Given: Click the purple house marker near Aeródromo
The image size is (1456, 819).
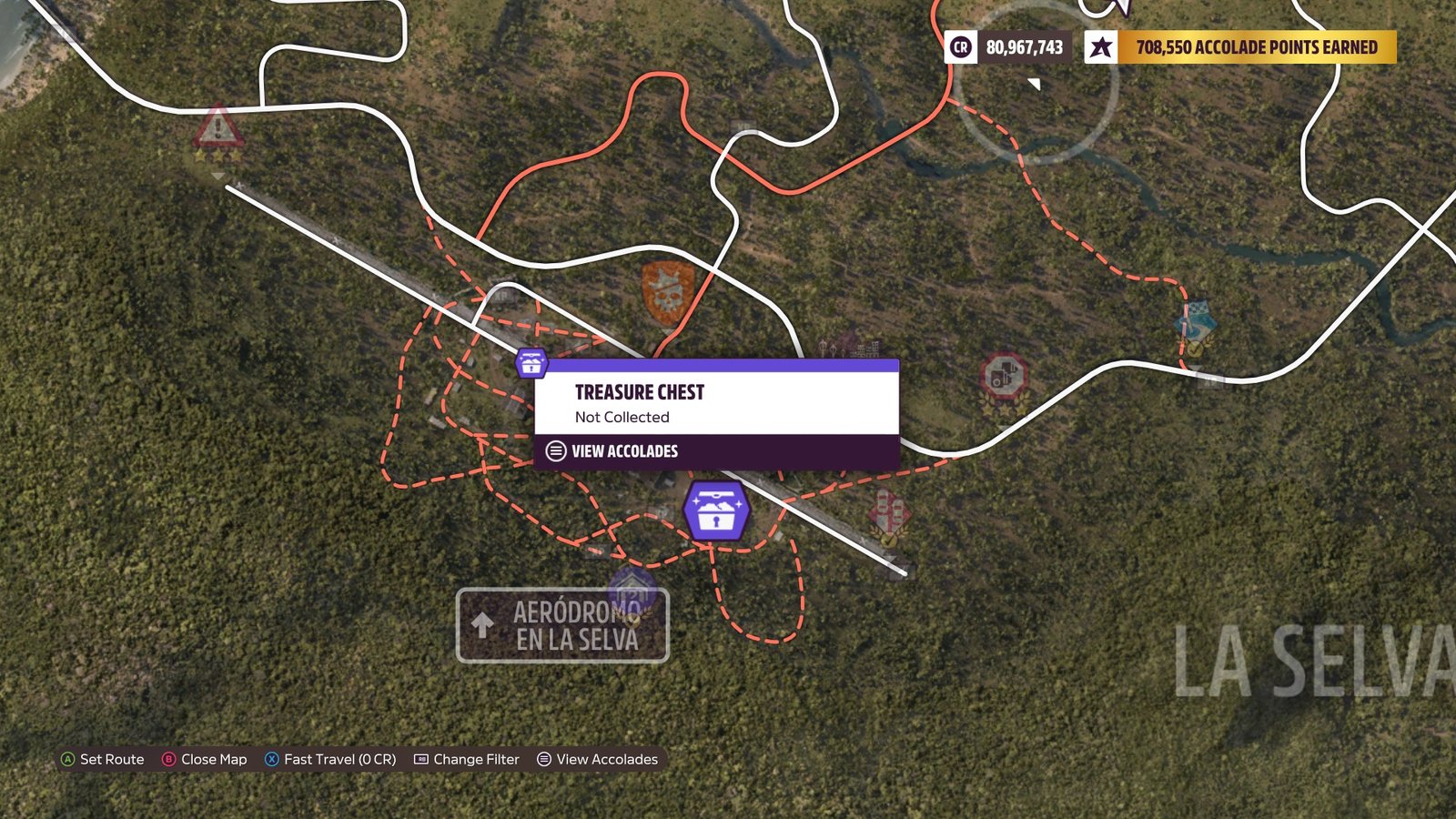Looking at the screenshot, I should click(x=632, y=589).
